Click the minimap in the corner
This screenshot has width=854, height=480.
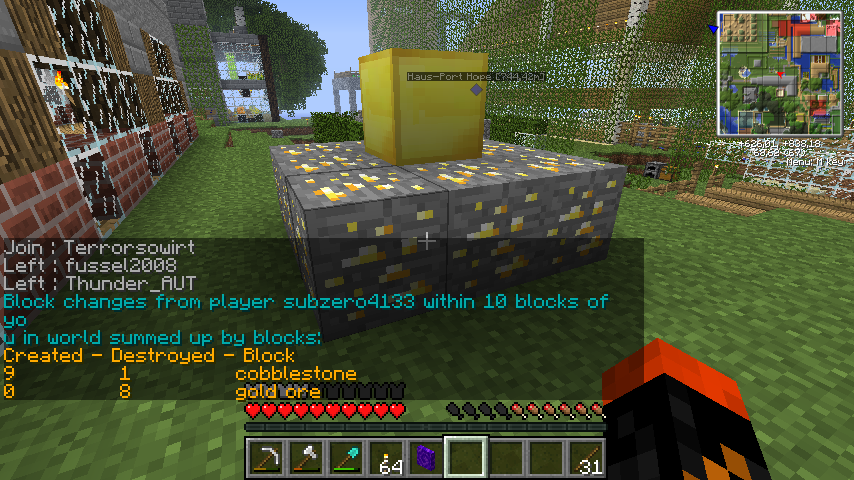(779, 73)
